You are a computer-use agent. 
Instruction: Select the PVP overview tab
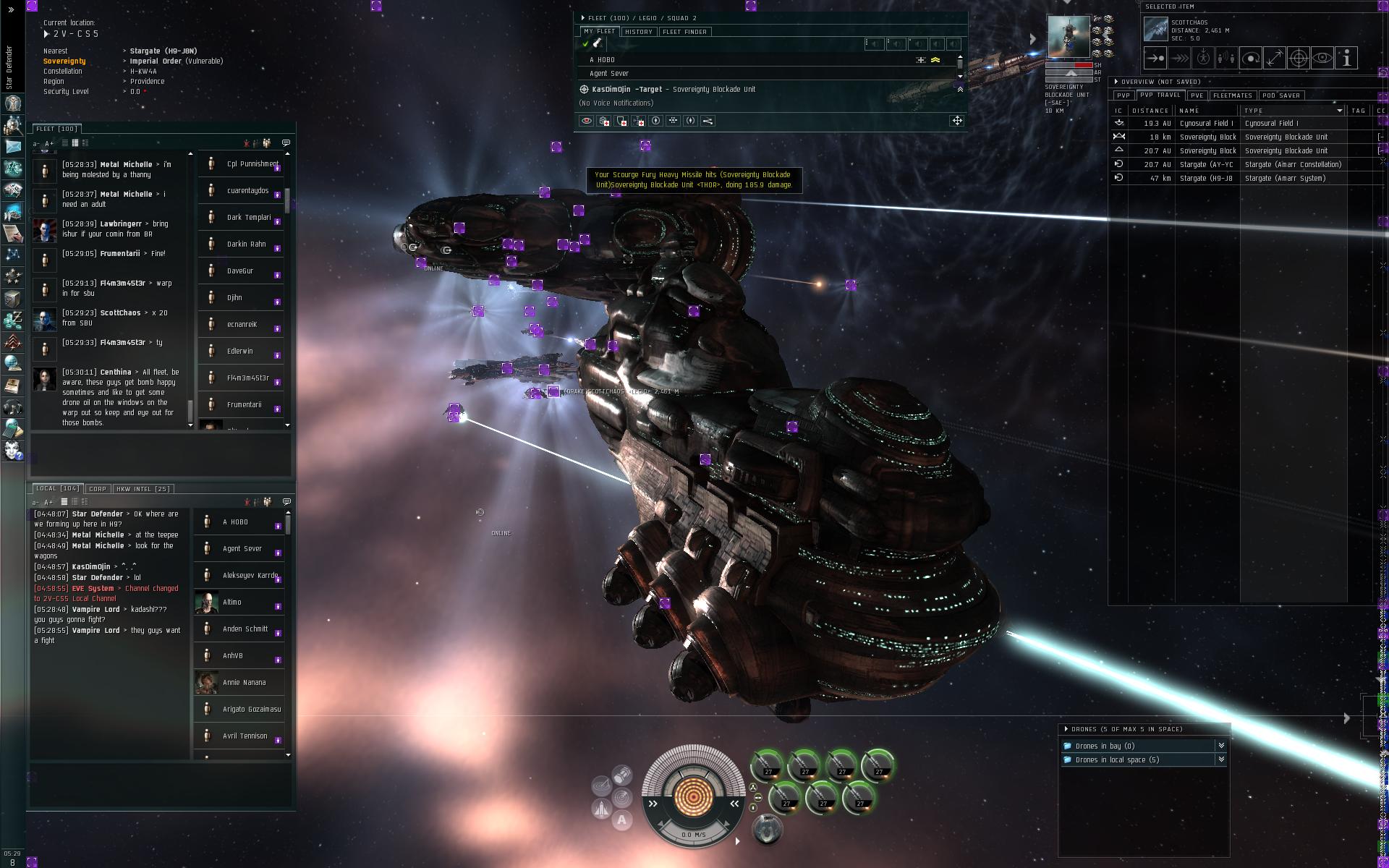(x=1123, y=95)
